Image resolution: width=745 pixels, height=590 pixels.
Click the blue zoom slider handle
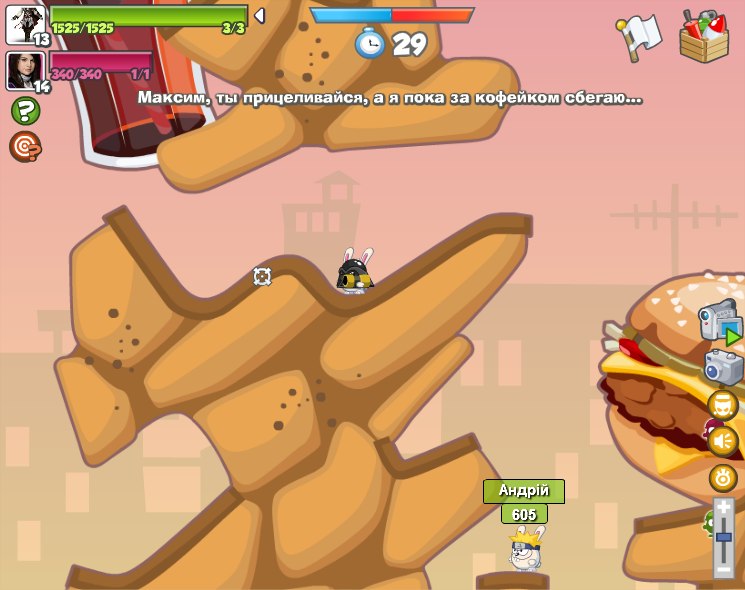pyautogui.click(x=723, y=537)
